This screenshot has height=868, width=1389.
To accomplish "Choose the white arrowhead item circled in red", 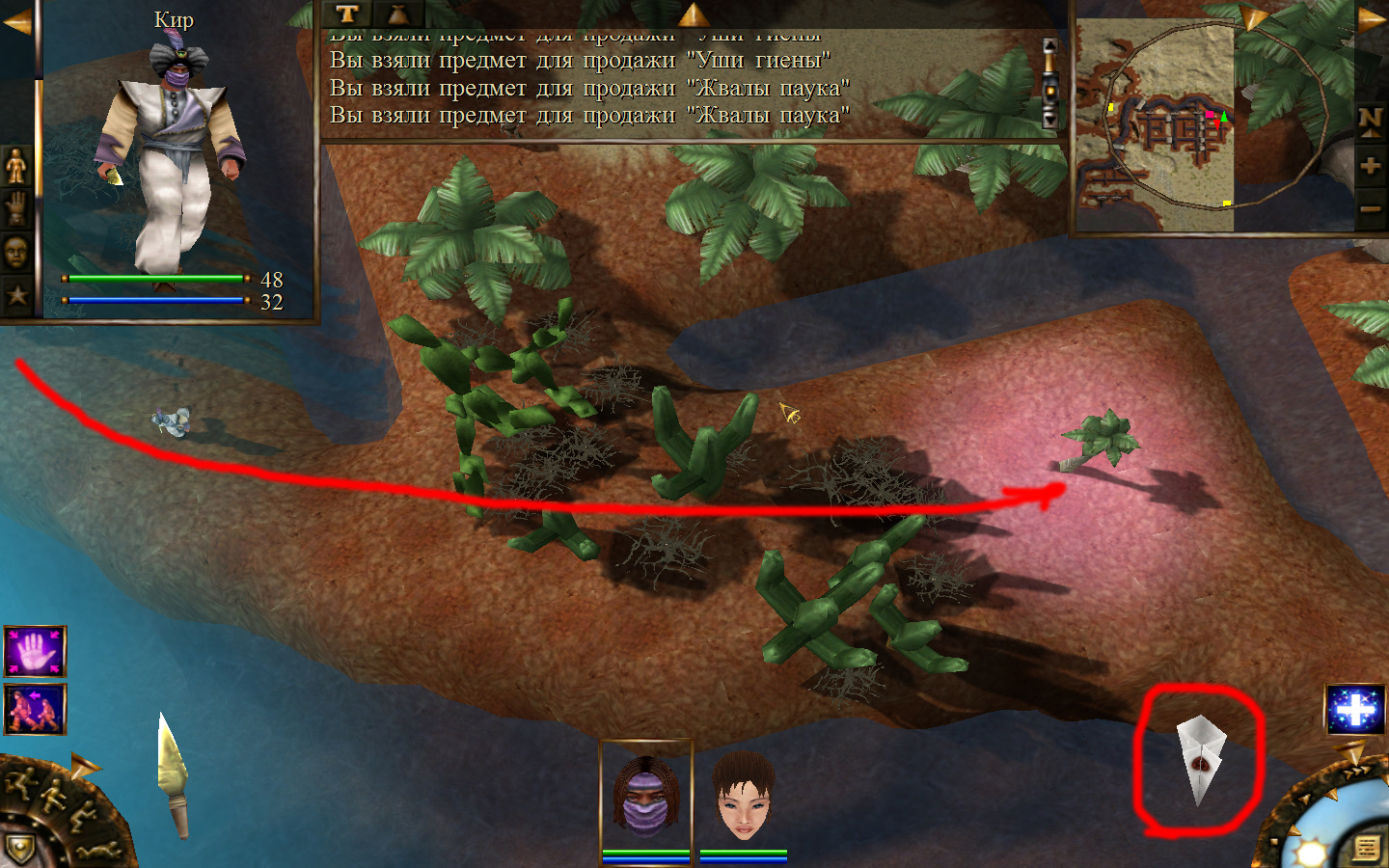I will tap(1200, 758).
